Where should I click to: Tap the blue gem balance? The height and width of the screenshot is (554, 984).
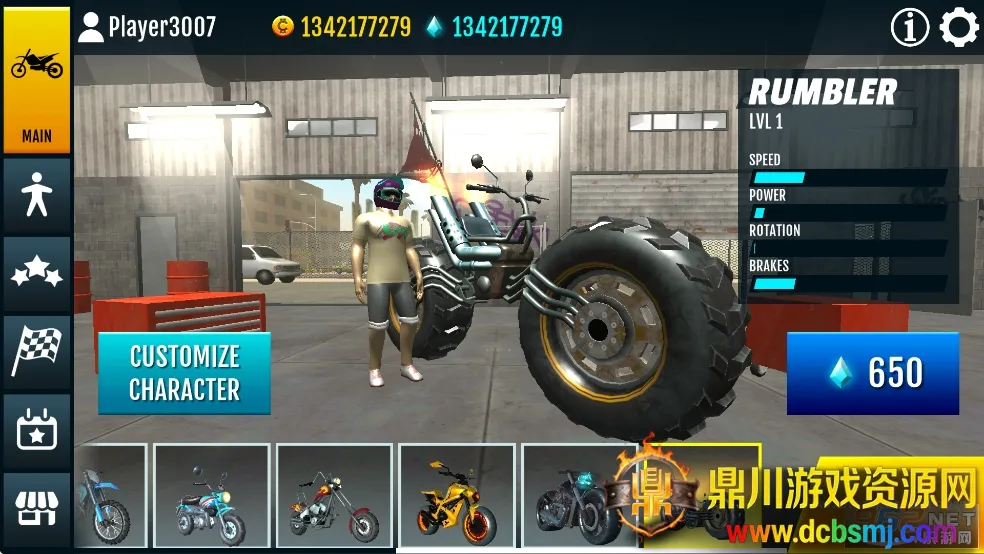coord(493,27)
